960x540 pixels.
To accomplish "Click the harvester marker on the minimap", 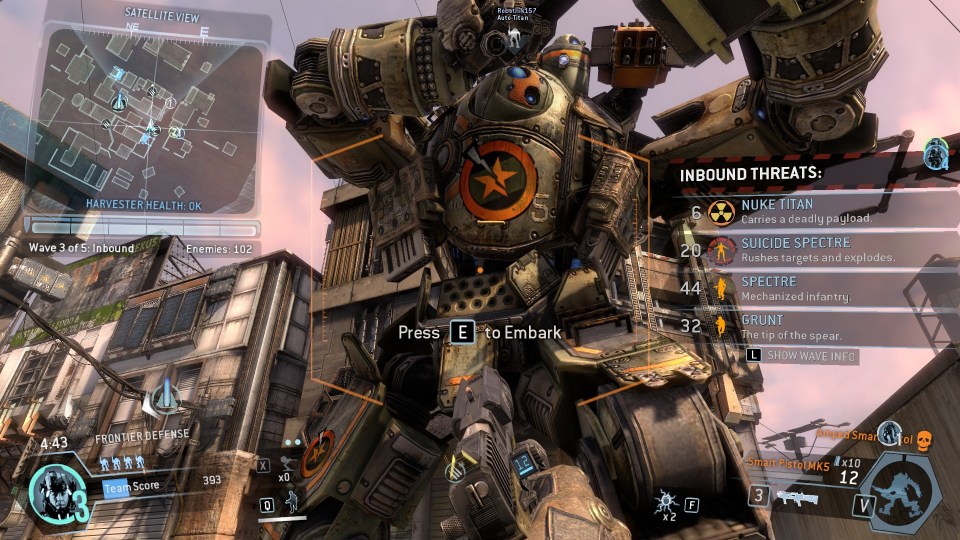I will (x=120, y=99).
